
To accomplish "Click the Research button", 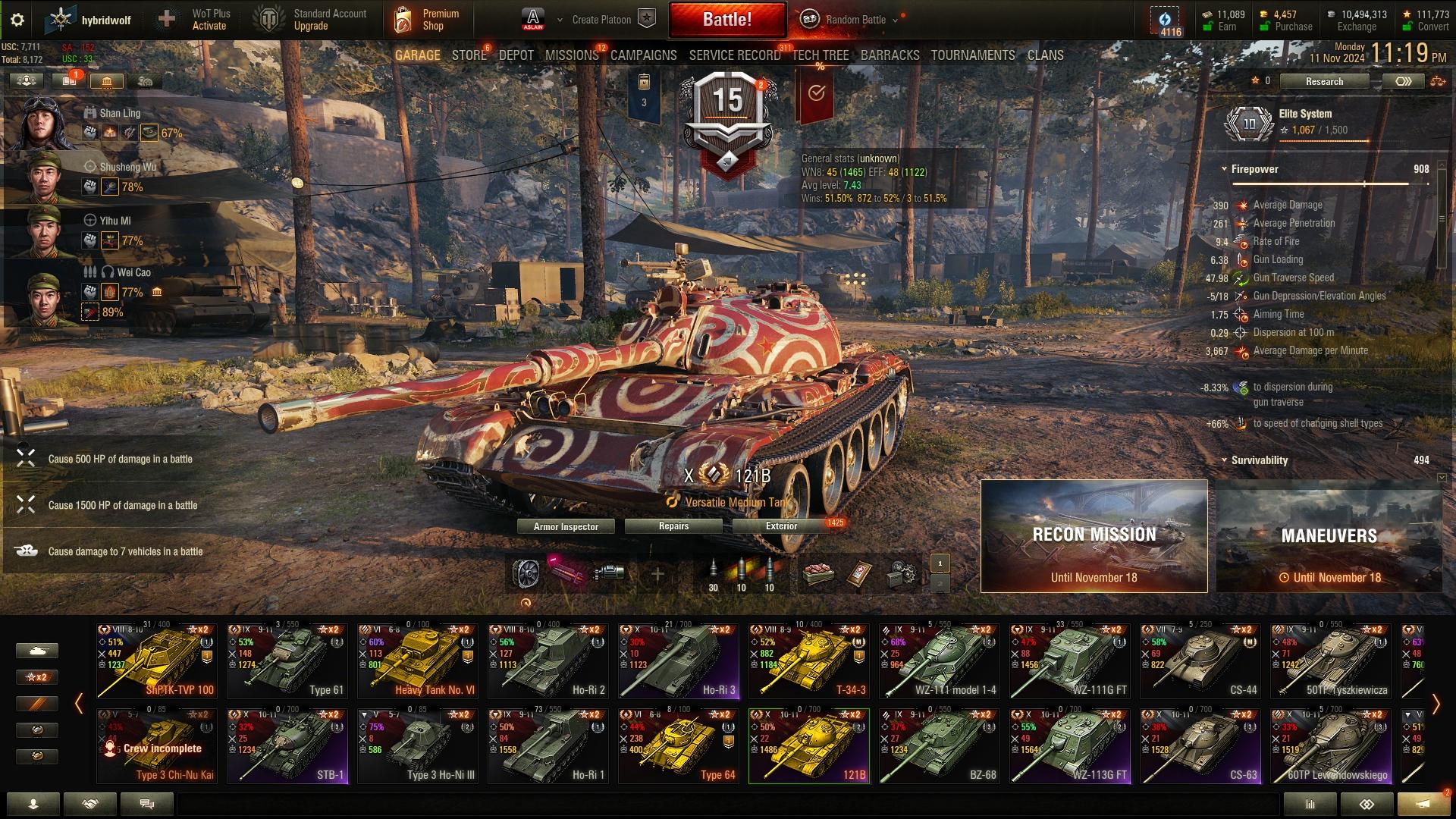I will point(1324,81).
